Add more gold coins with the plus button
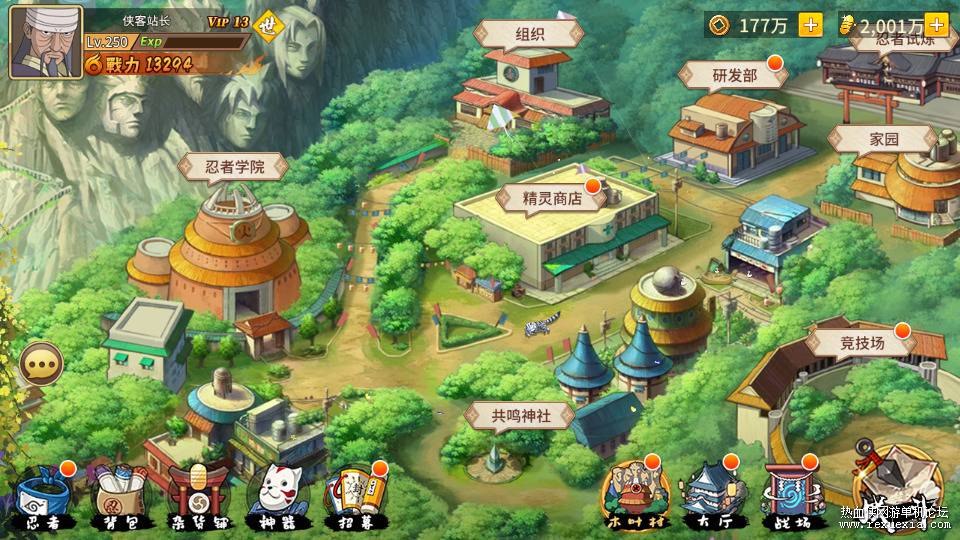This screenshot has width=960, height=540. pos(810,25)
